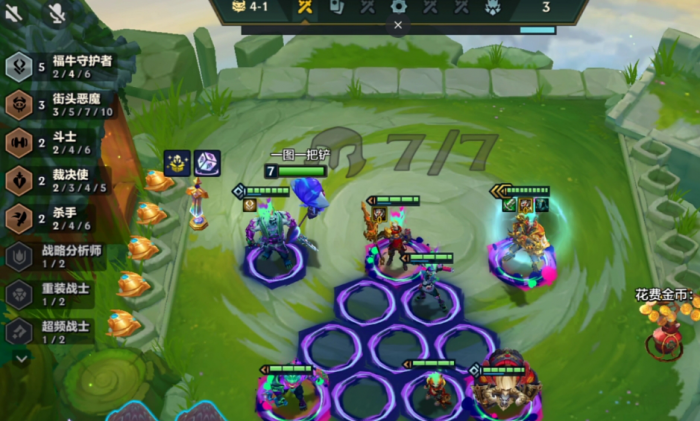
Task: Inspect the 裁决使 trait entry
Action: pyautogui.click(x=60, y=180)
